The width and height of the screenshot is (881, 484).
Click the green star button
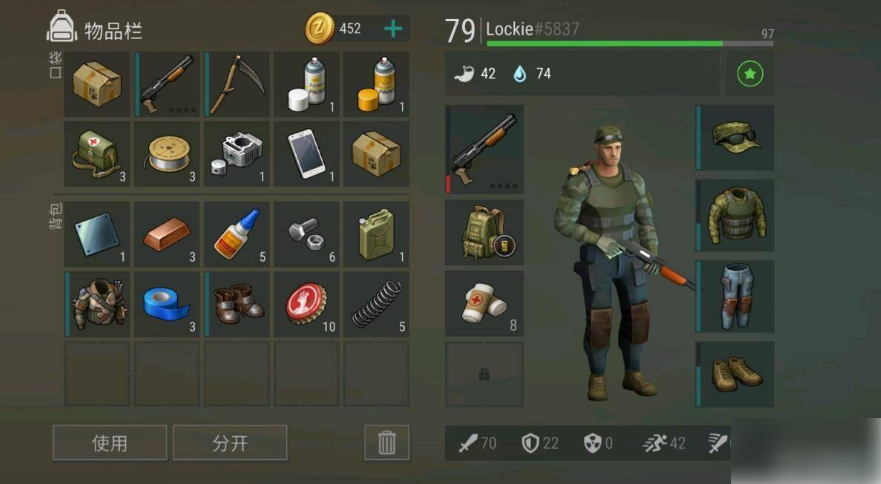click(x=749, y=74)
